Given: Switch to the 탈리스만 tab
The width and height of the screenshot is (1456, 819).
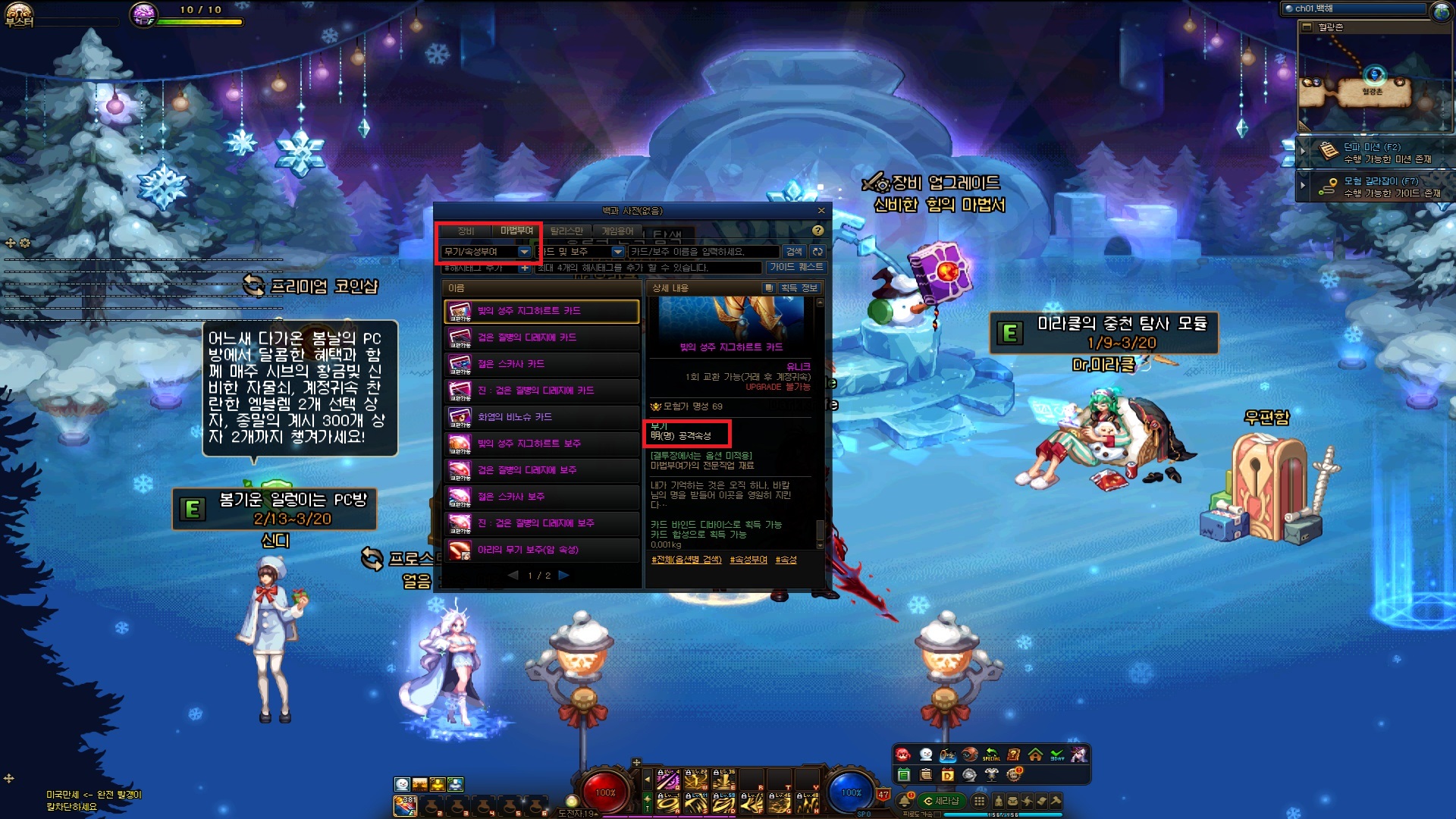Looking at the screenshot, I should (566, 231).
